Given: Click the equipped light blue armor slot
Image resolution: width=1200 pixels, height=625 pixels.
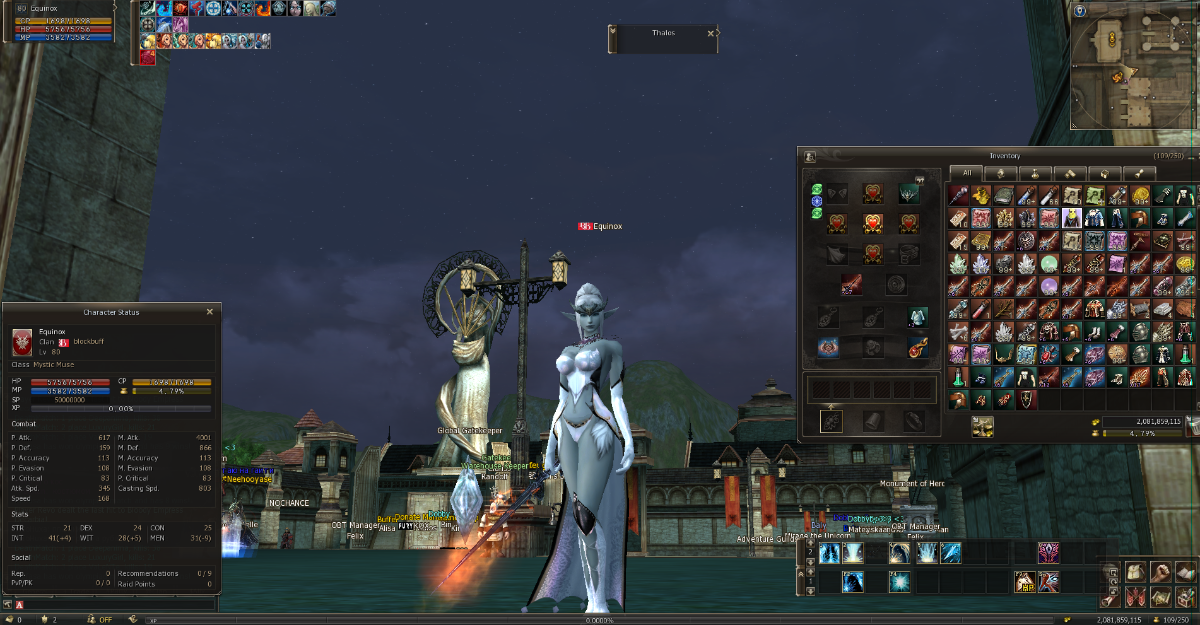Looking at the screenshot, I should [916, 317].
